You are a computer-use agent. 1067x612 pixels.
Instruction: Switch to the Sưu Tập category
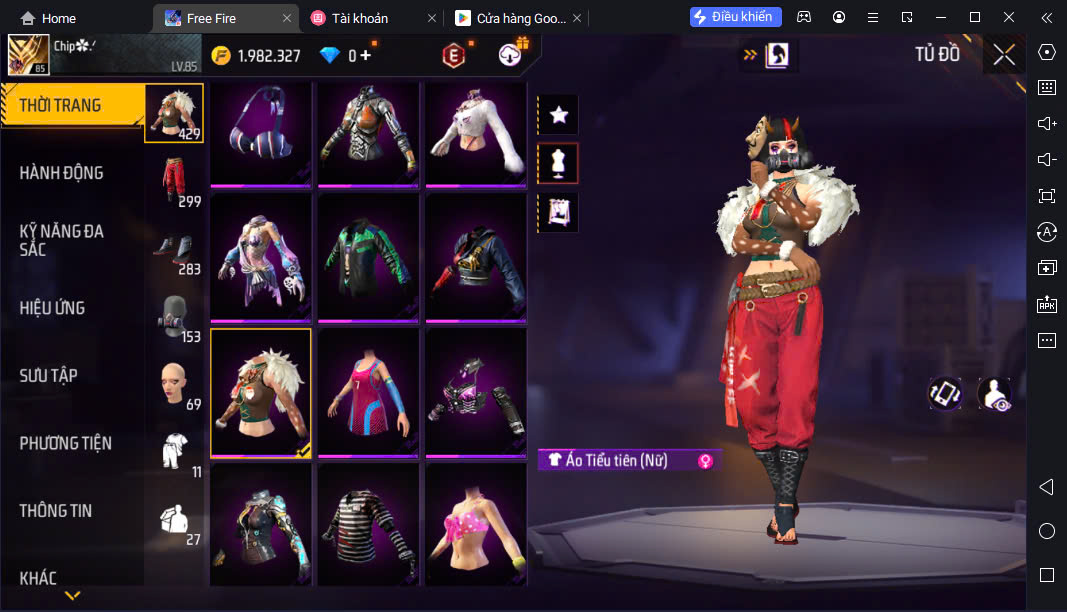[49, 376]
